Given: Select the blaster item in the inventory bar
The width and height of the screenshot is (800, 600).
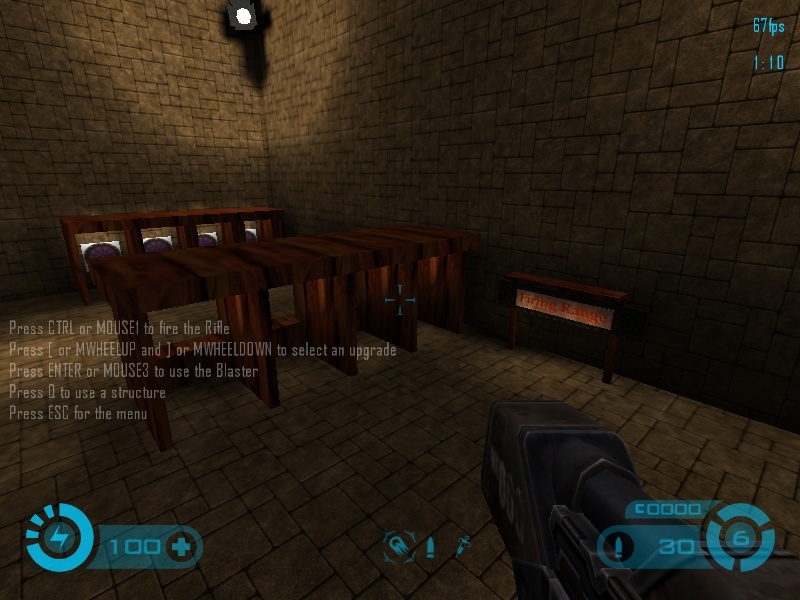Looking at the screenshot, I should pos(399,546).
